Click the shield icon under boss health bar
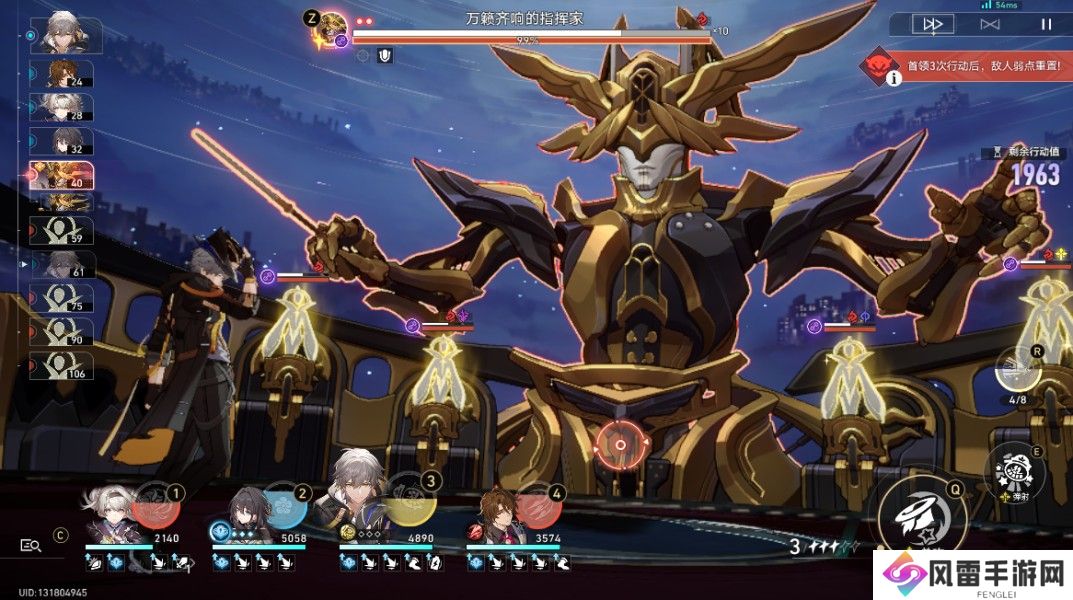This screenshot has height=600, width=1073. point(385,57)
